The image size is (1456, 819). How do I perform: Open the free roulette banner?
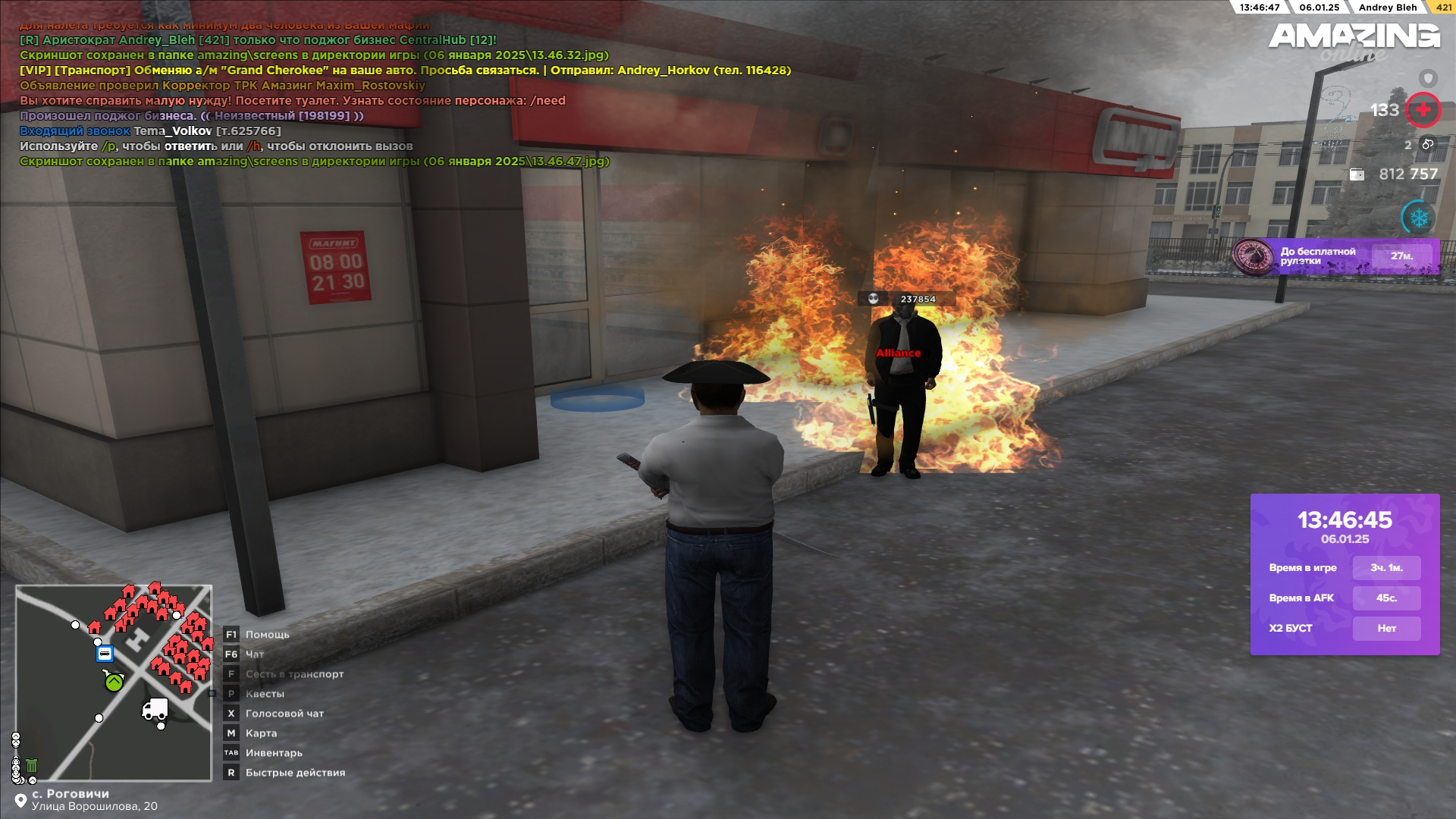(1335, 256)
